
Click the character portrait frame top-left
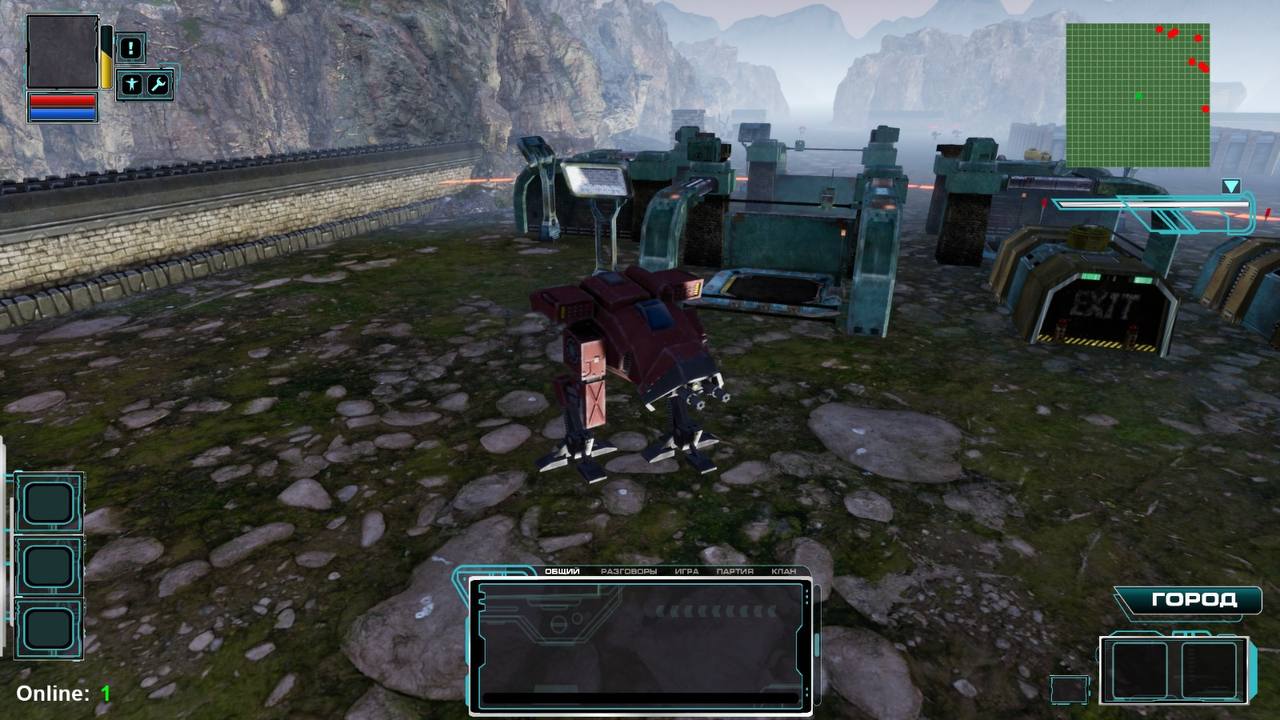pos(62,50)
